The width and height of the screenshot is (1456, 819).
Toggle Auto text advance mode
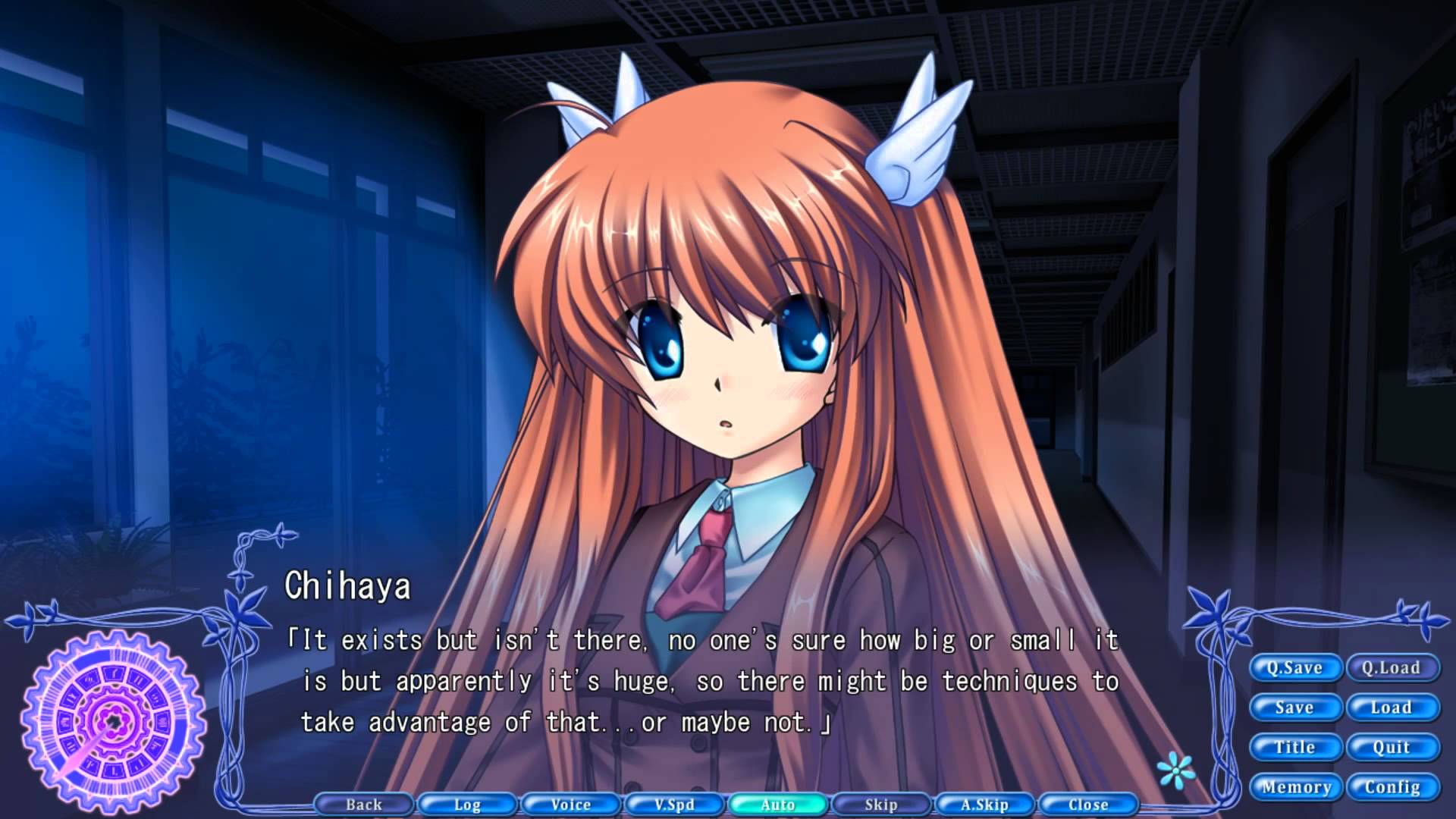click(778, 805)
